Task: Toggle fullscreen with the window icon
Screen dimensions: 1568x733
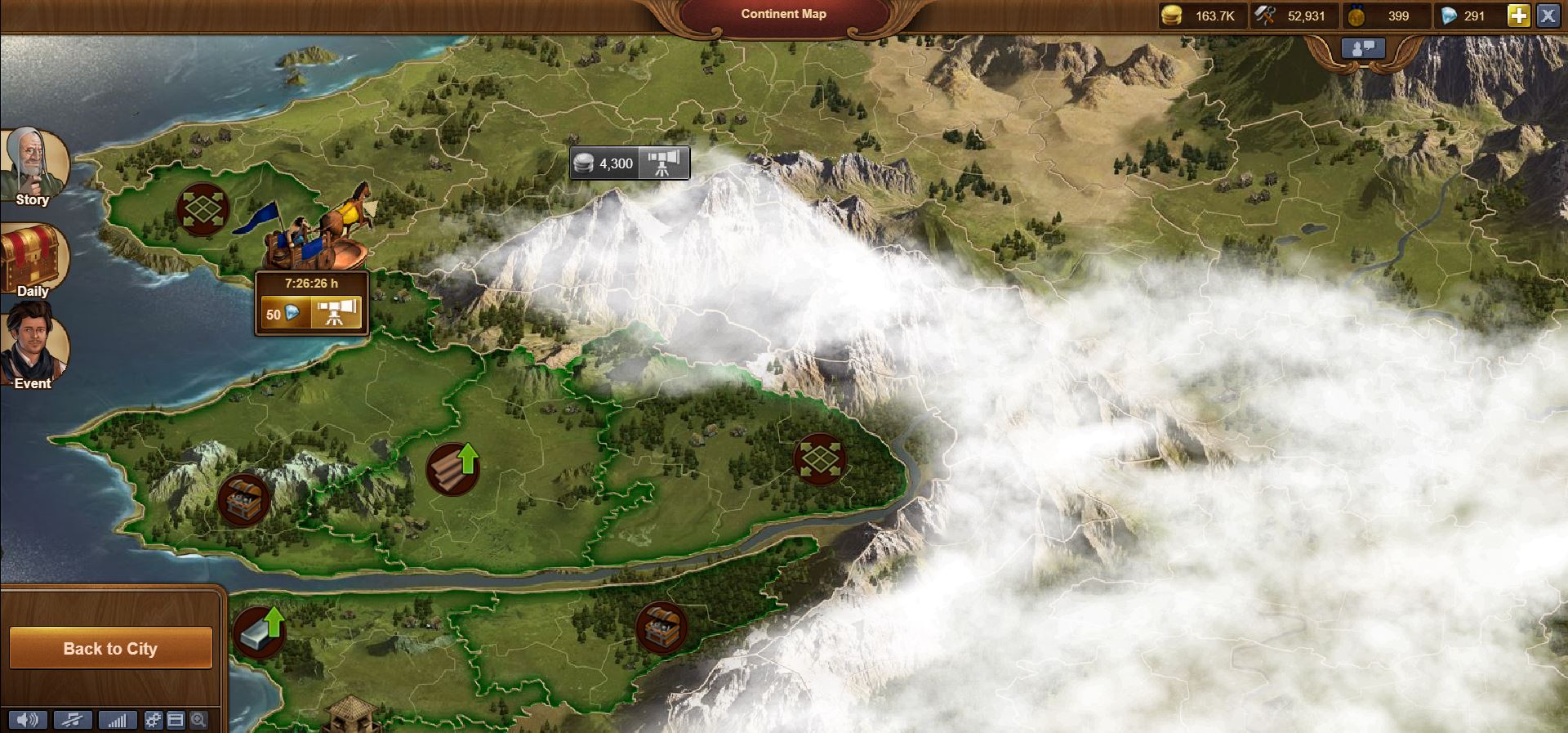Action: click(x=176, y=720)
